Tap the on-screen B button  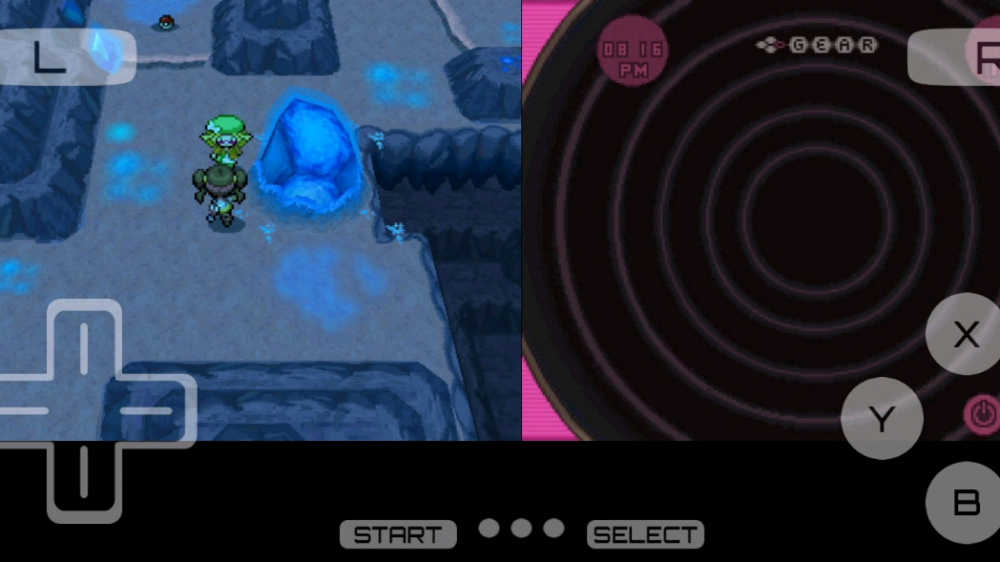[x=965, y=502]
